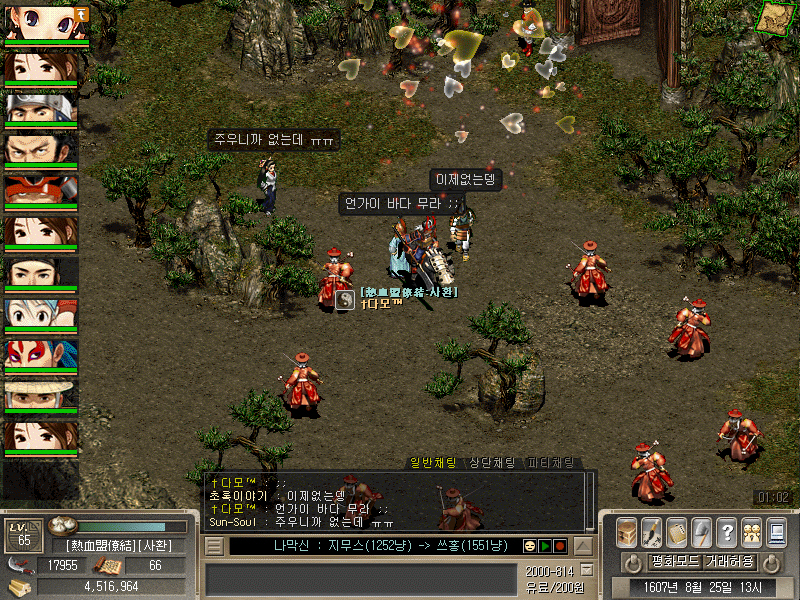The image size is (800, 600).
Task: Switch to the 파티채팅 party chat tab
Action: coord(551,463)
